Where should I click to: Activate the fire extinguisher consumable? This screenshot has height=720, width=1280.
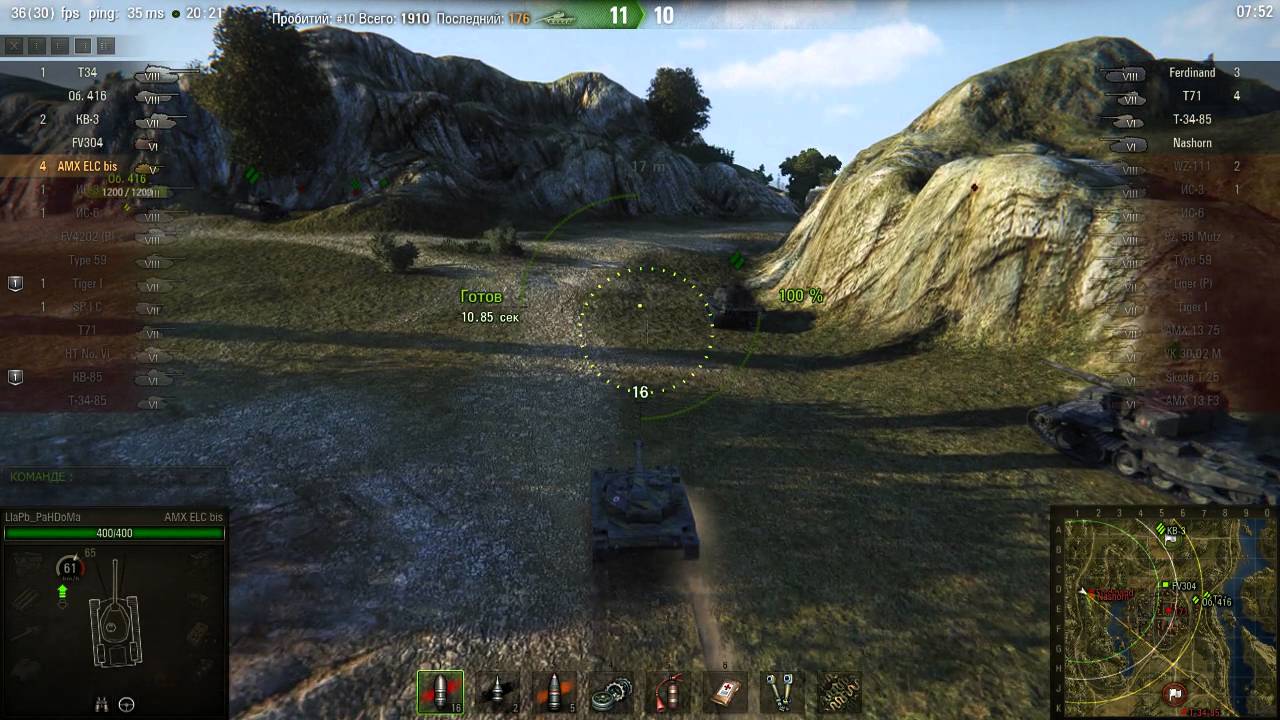coord(668,692)
